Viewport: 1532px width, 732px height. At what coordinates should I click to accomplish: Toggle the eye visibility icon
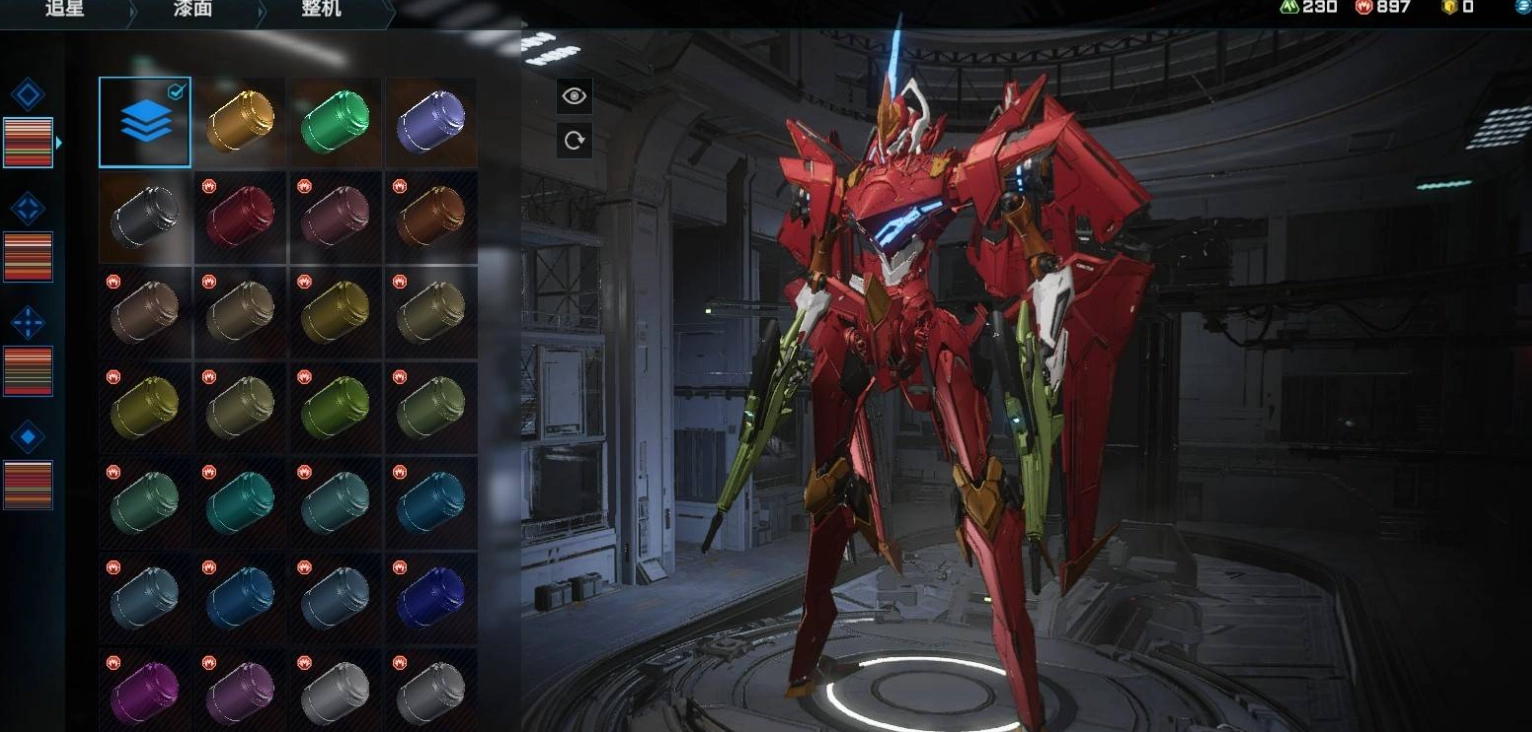click(574, 96)
